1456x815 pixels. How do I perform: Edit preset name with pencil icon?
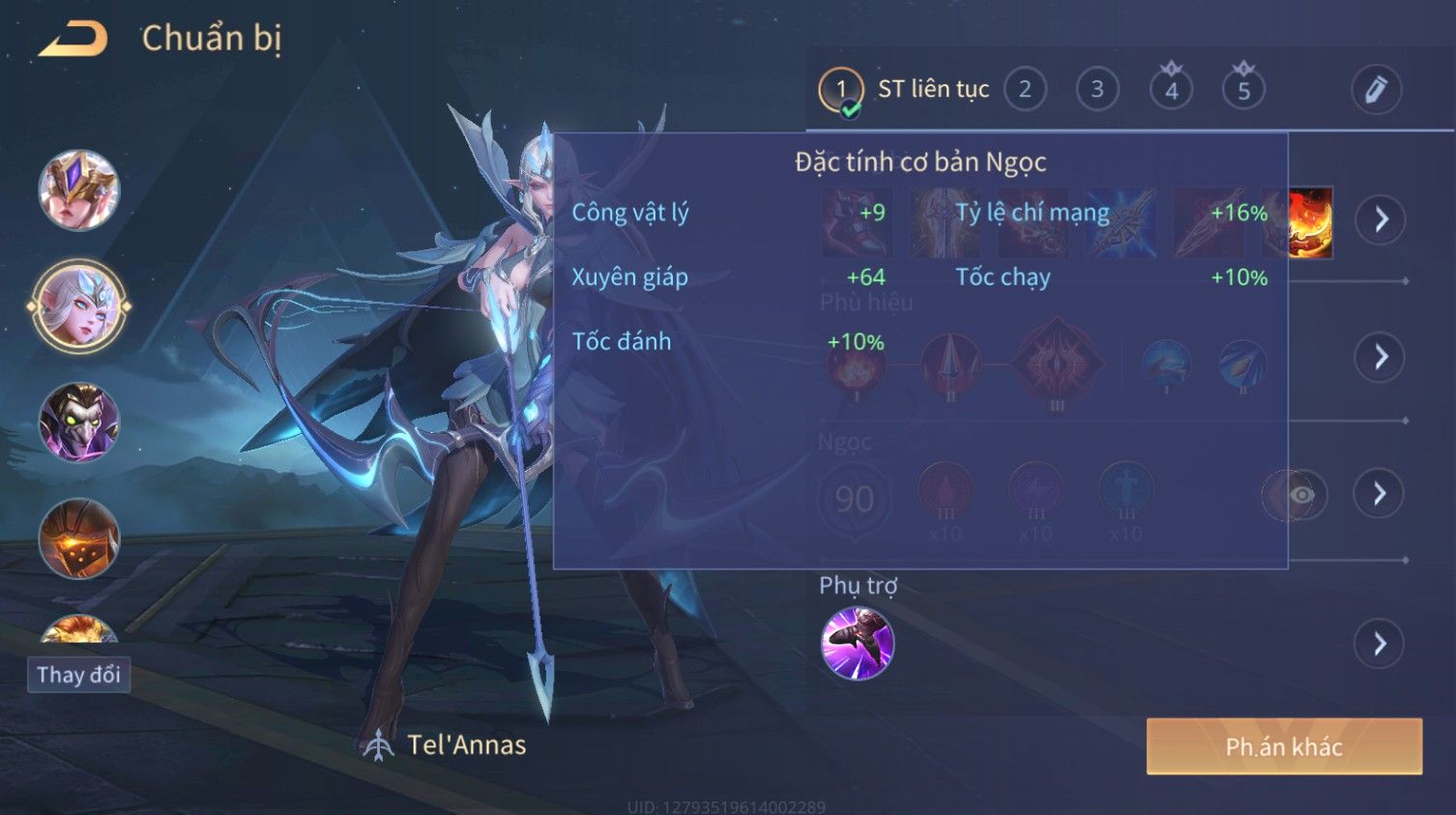1376,90
